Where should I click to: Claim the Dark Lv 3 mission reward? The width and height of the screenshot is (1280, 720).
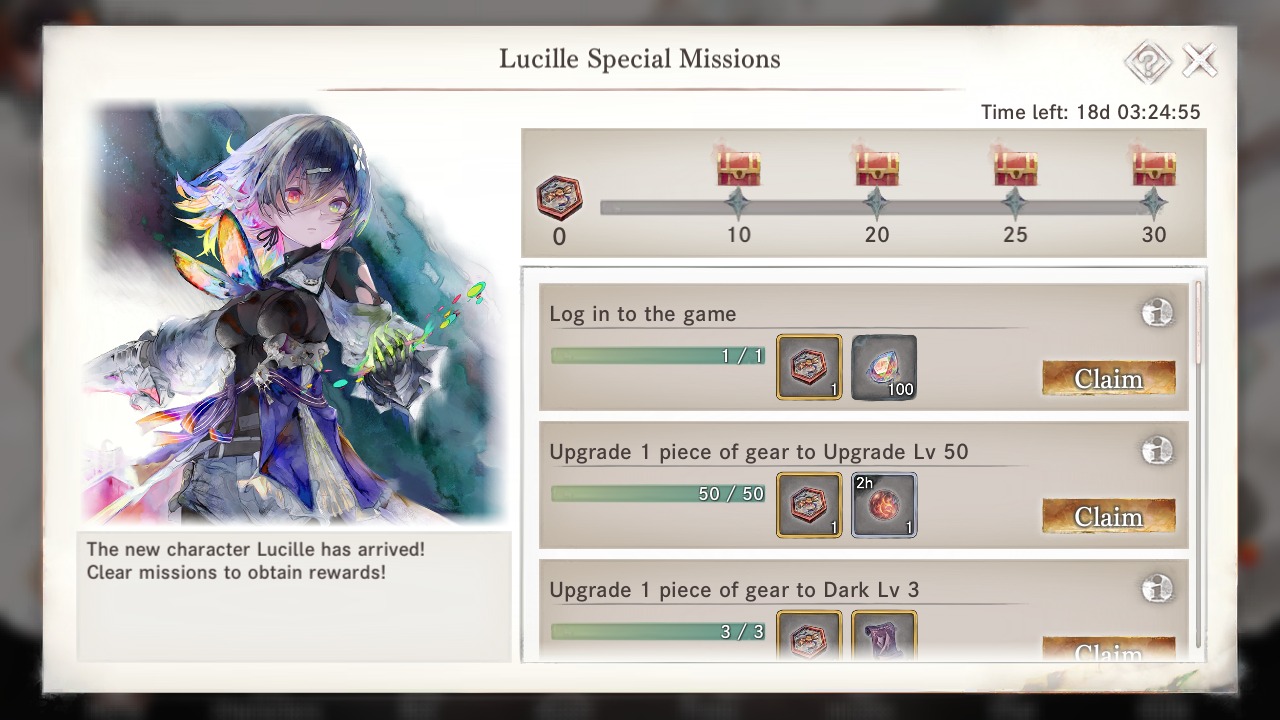pos(1109,650)
